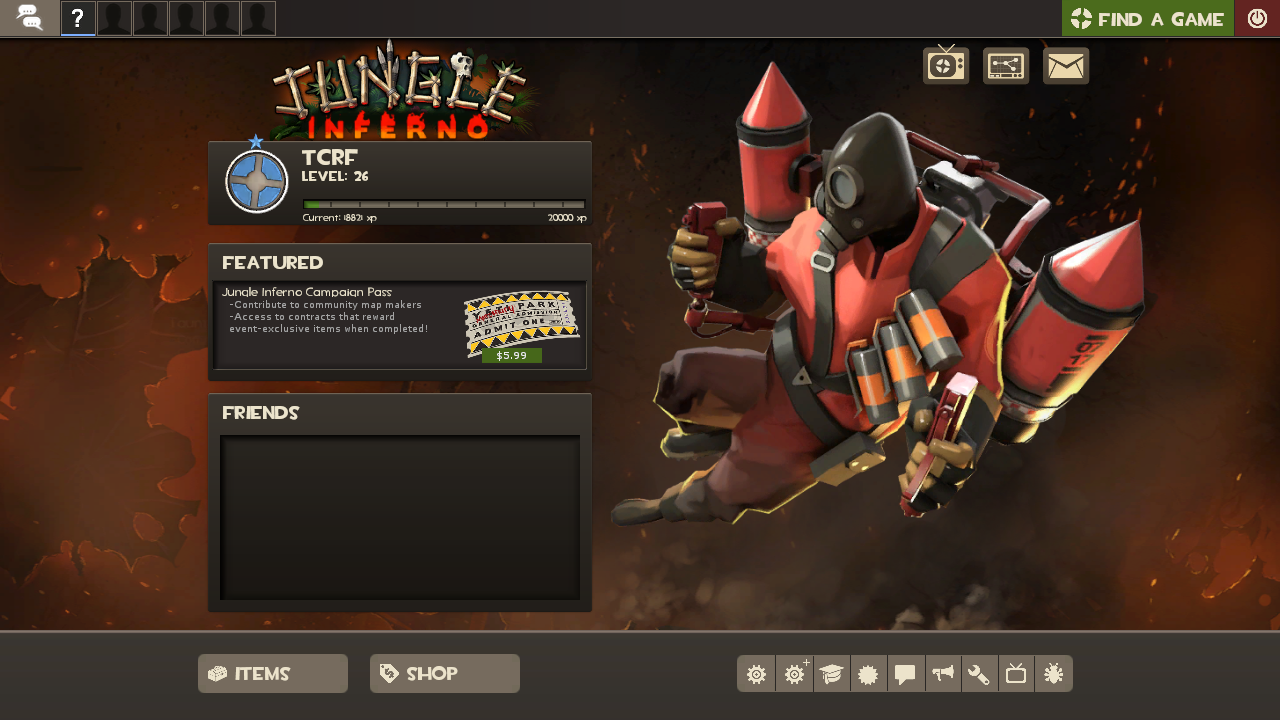The image size is (1280, 720).
Task: View the Jungle Inferno Campaign Pass
Action: tap(306, 292)
